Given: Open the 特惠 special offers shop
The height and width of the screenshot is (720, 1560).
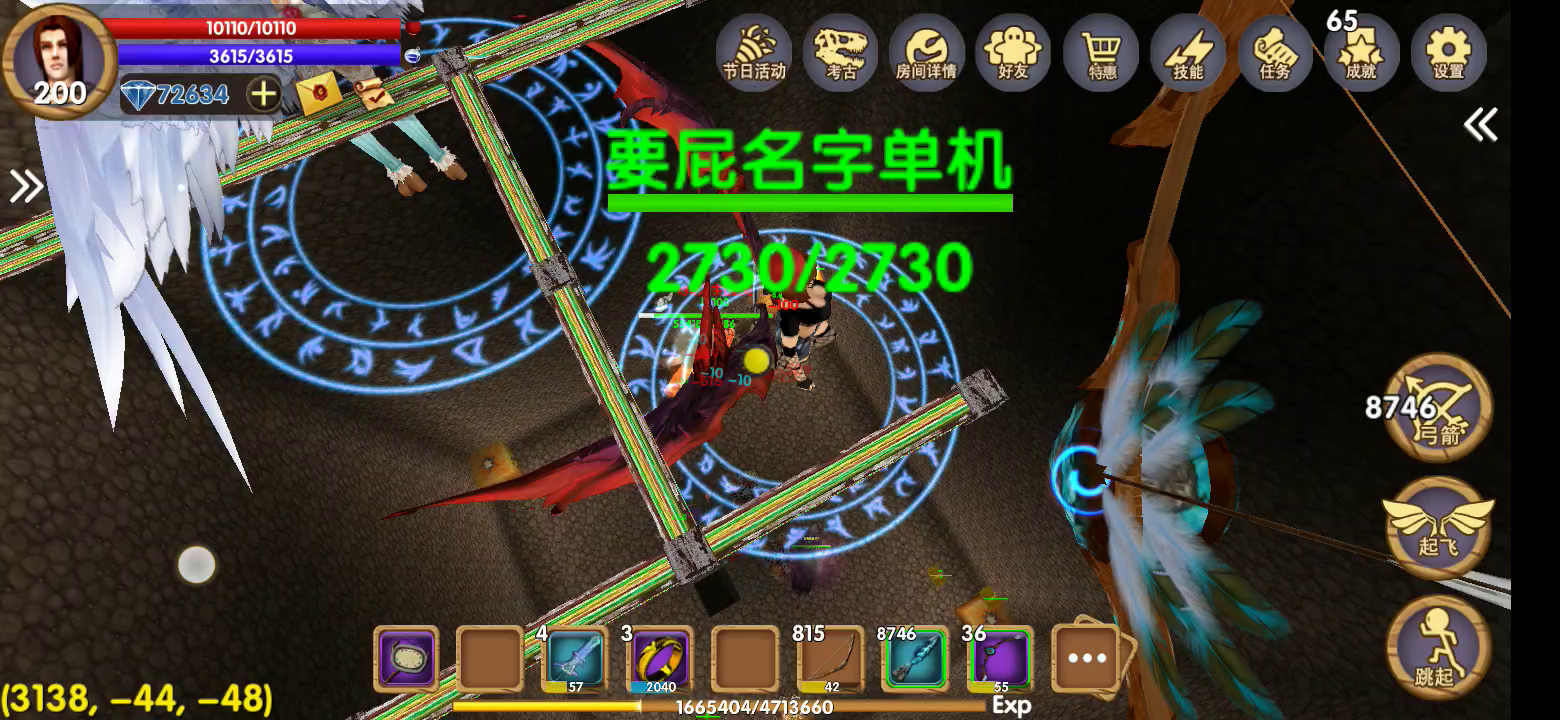Looking at the screenshot, I should [1100, 55].
